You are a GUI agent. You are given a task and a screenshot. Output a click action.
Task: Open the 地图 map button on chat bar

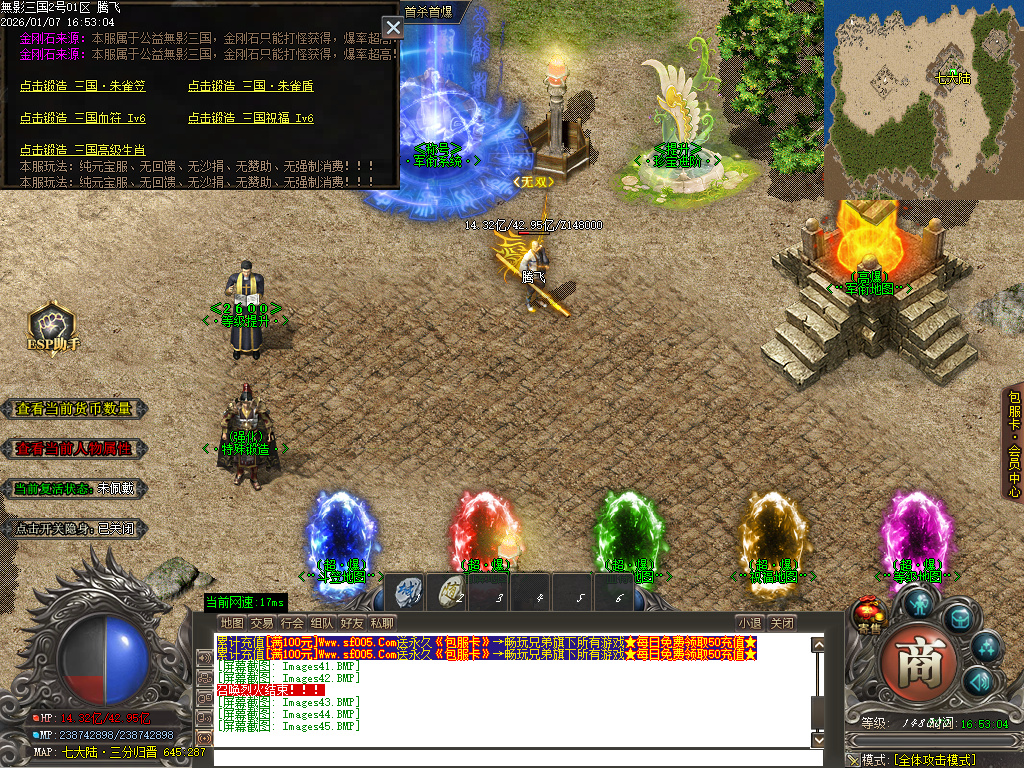(232, 623)
